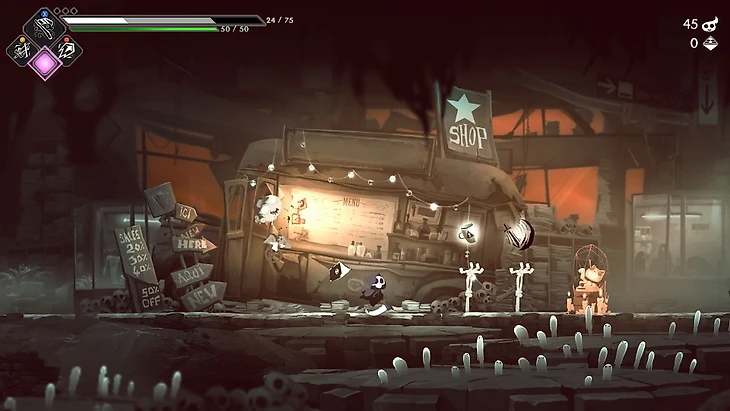Use the right dash-strike ability icon
Viewport: 730px width, 411px height.
point(66,50)
